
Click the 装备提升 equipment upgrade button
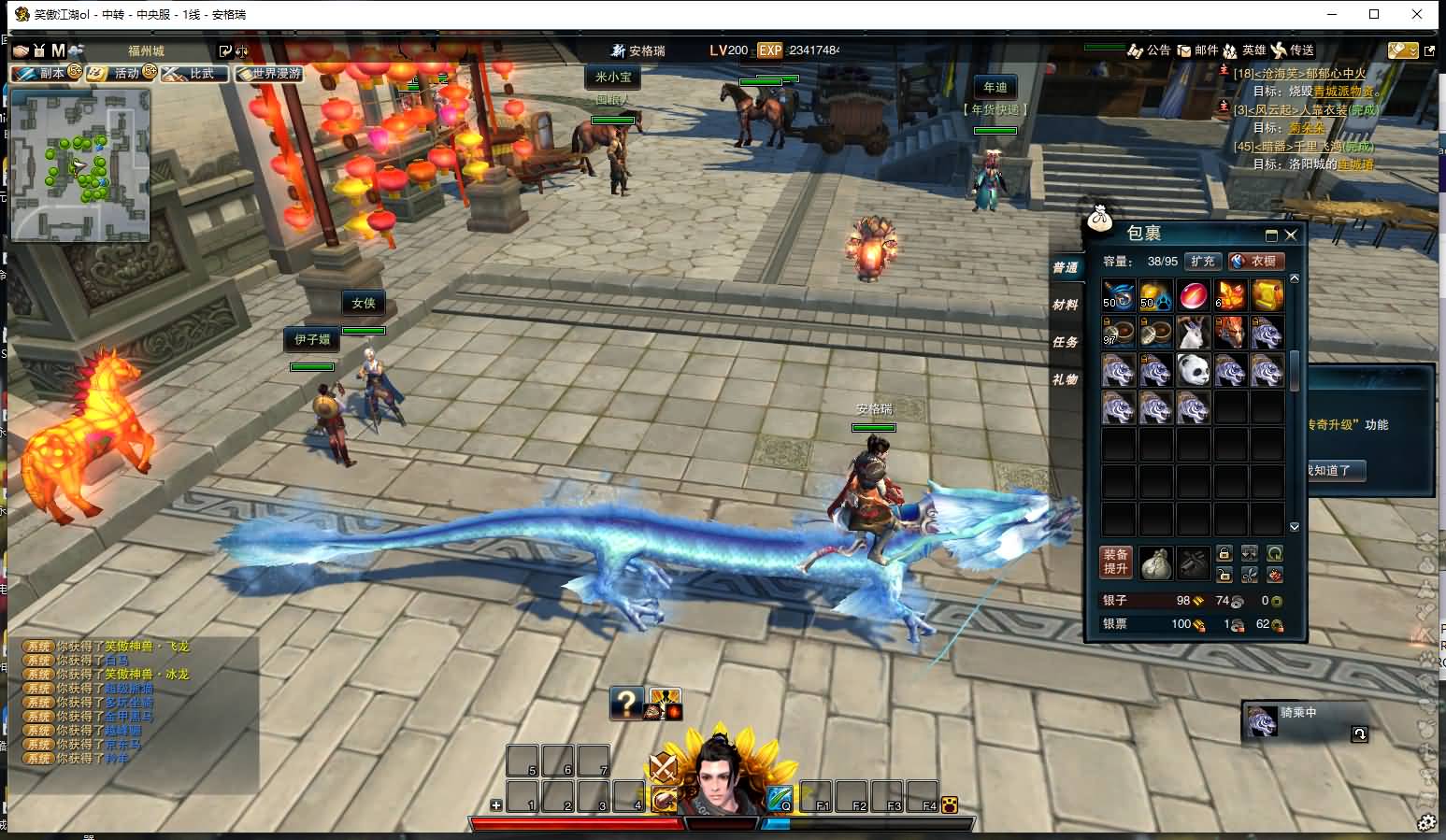click(x=1116, y=562)
